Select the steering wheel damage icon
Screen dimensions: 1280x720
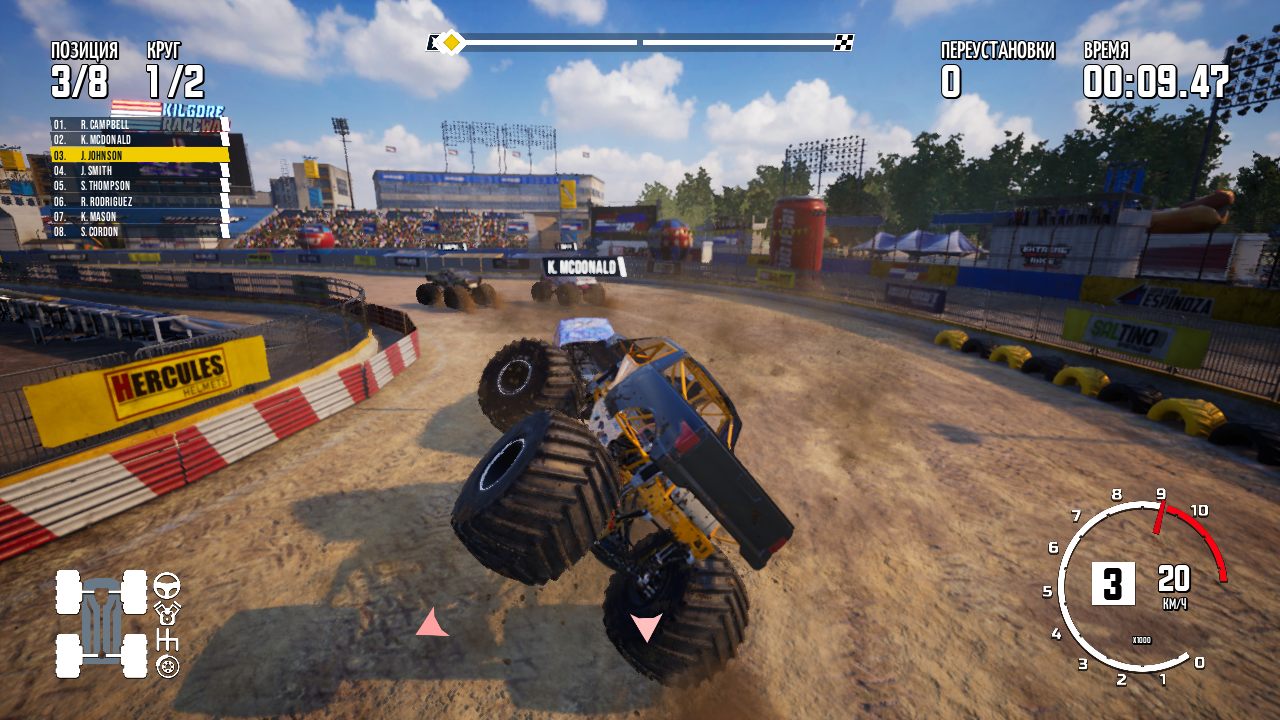(x=167, y=587)
